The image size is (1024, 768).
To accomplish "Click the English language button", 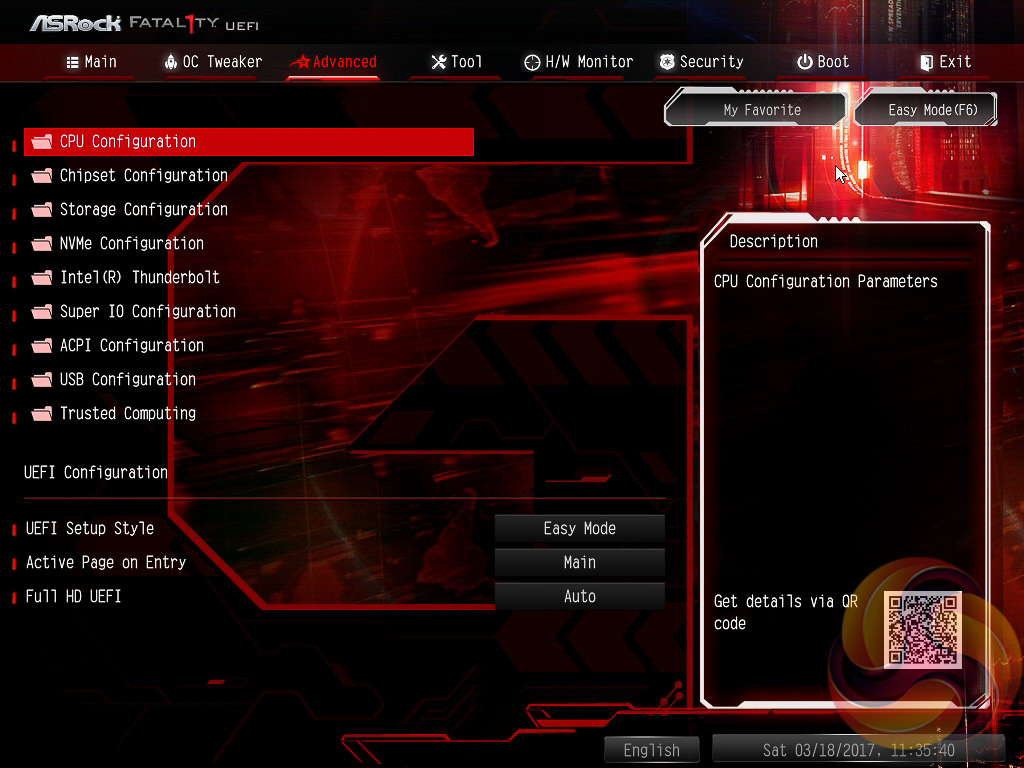I will (x=651, y=750).
